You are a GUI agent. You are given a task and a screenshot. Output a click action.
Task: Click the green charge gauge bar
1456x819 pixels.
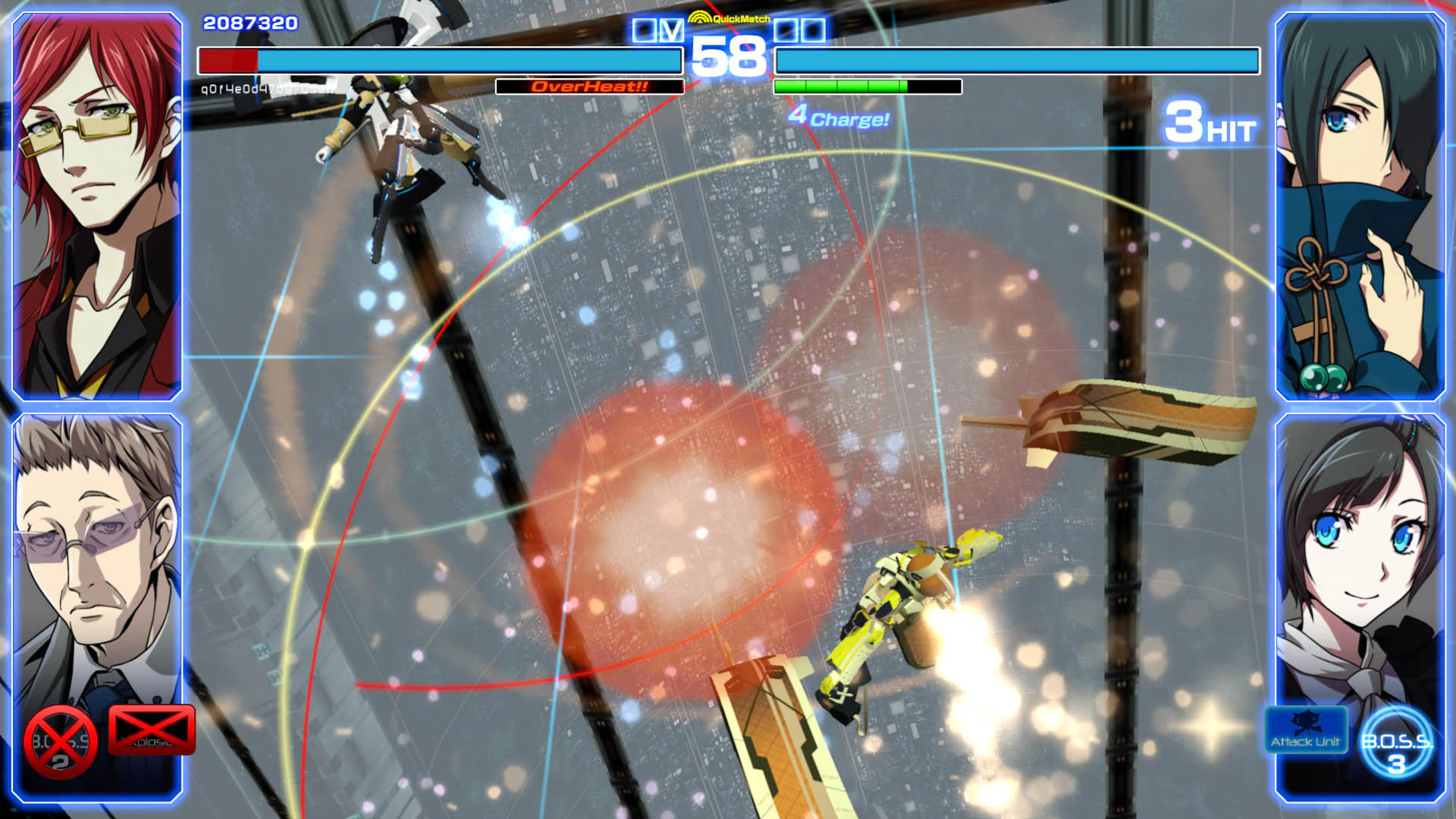(840, 85)
